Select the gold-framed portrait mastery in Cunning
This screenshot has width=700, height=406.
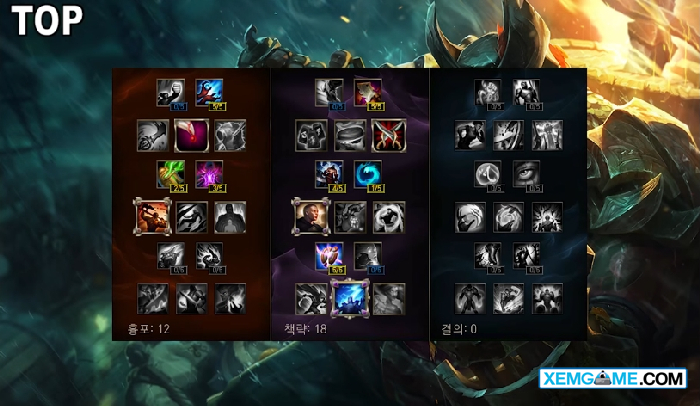point(309,215)
